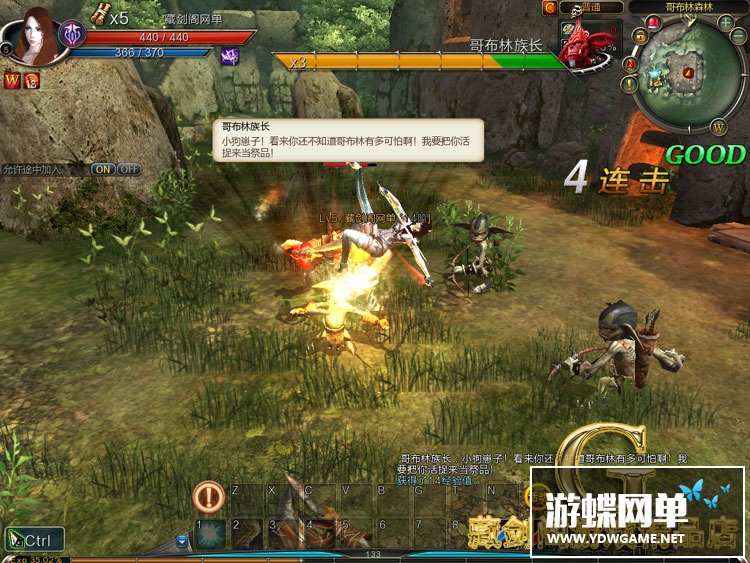Switch the mid-game joining toggle to OFF
The height and width of the screenshot is (563, 750).
point(129,169)
